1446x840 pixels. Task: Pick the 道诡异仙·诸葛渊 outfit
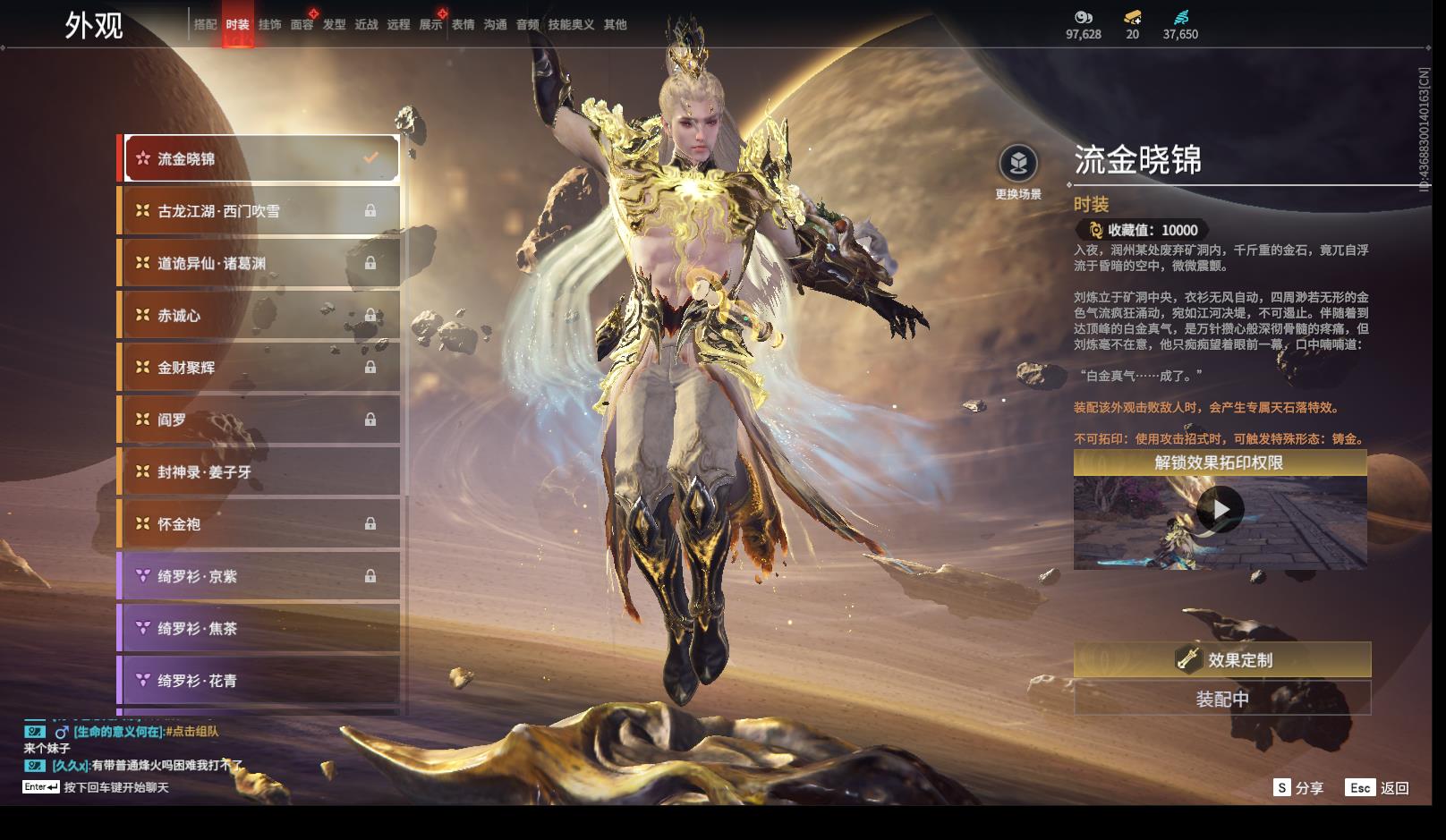[260, 263]
